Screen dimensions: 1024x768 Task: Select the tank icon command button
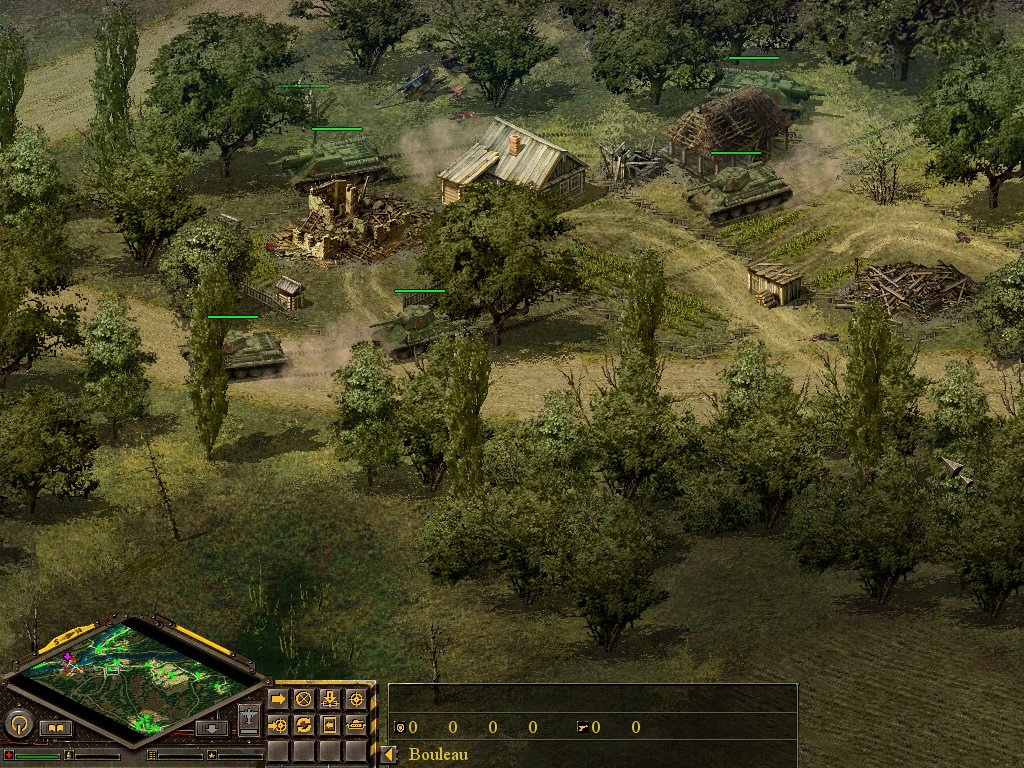(x=355, y=724)
